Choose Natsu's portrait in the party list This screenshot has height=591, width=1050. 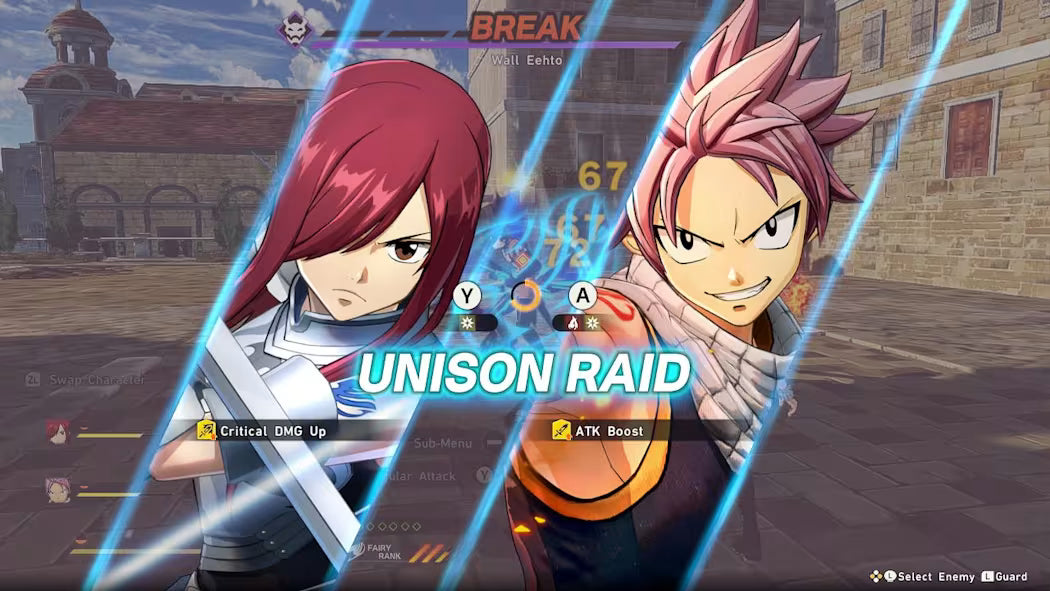coord(57,489)
